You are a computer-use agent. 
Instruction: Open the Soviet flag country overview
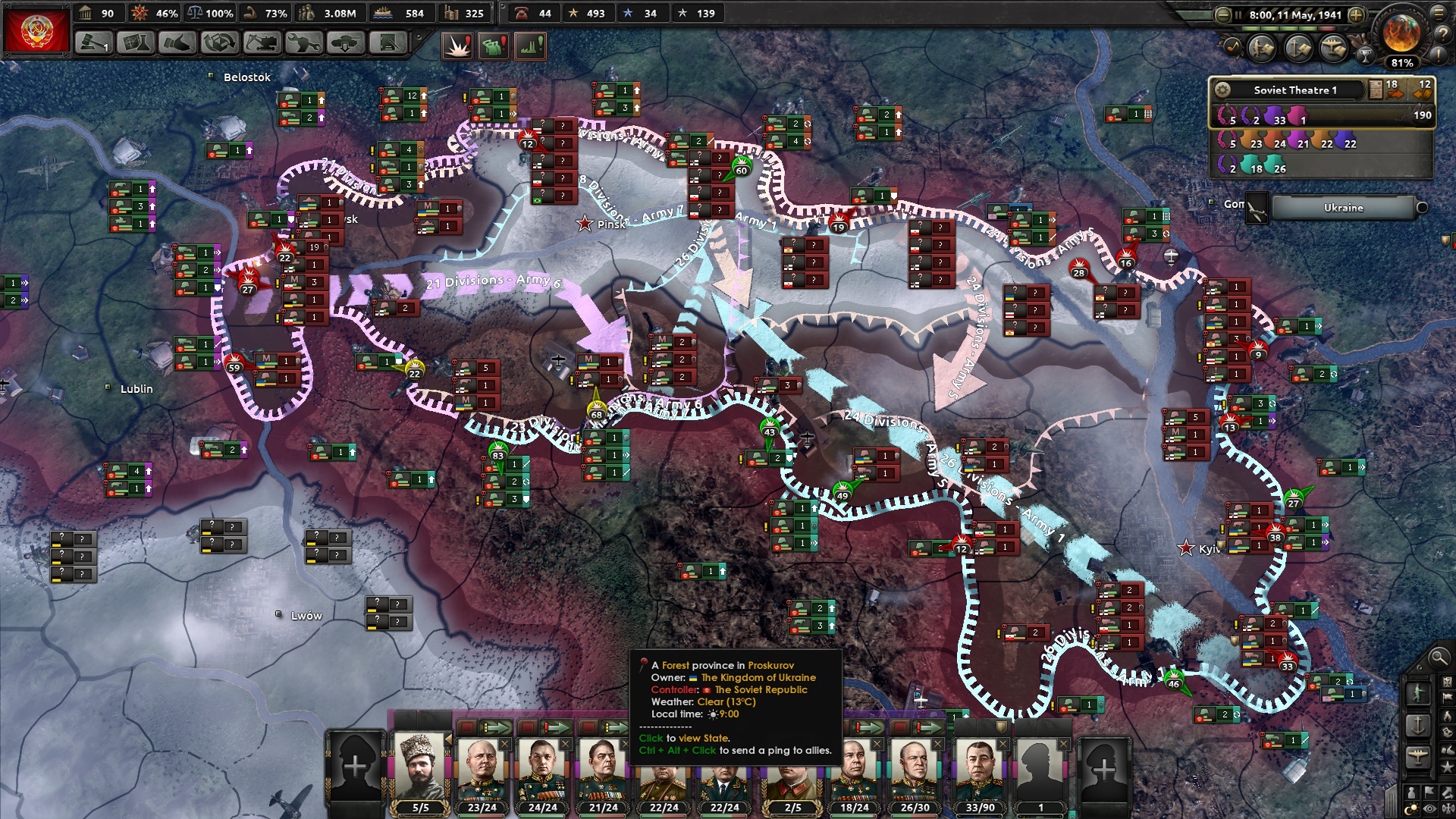coord(36,30)
